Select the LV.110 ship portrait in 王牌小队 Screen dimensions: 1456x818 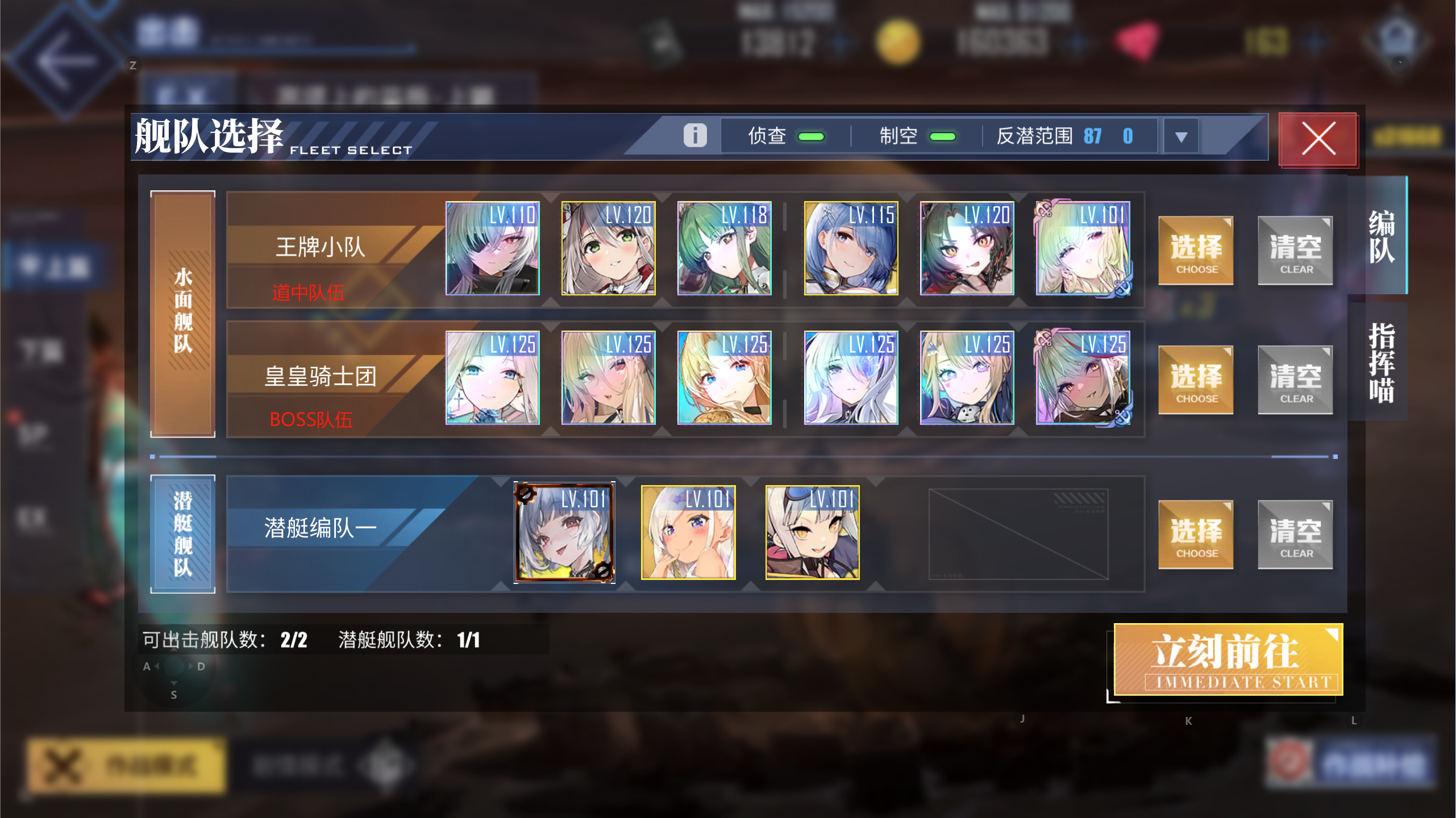492,249
